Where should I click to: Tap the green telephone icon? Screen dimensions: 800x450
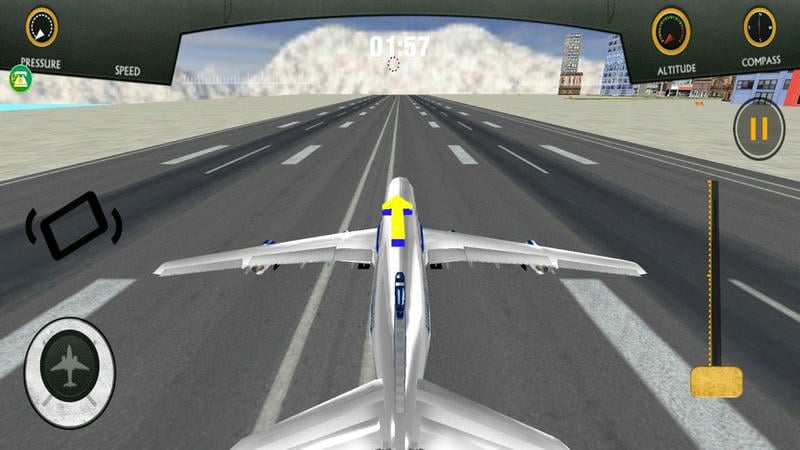20,77
